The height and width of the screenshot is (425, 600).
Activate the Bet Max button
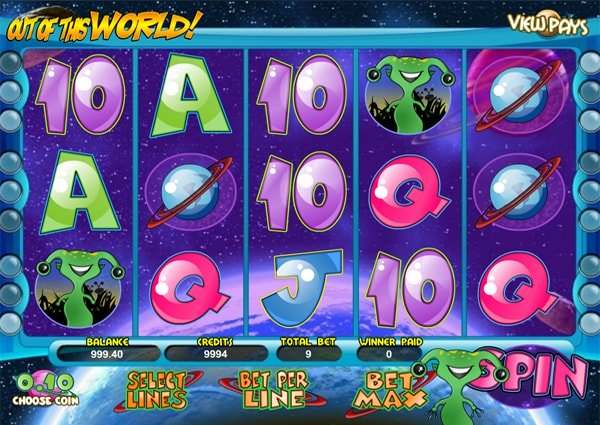click(382, 390)
